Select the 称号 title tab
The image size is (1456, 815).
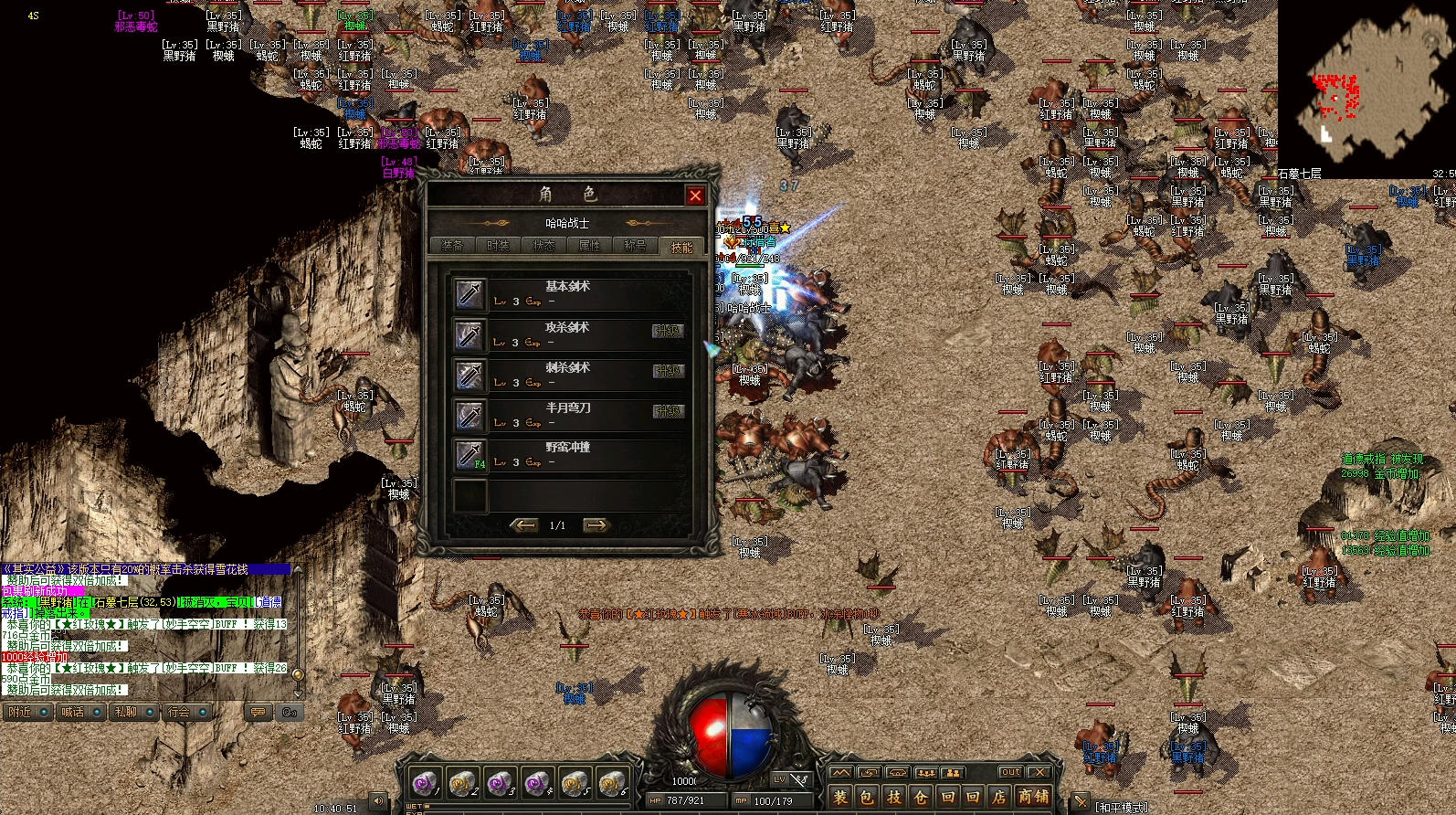coord(635,246)
